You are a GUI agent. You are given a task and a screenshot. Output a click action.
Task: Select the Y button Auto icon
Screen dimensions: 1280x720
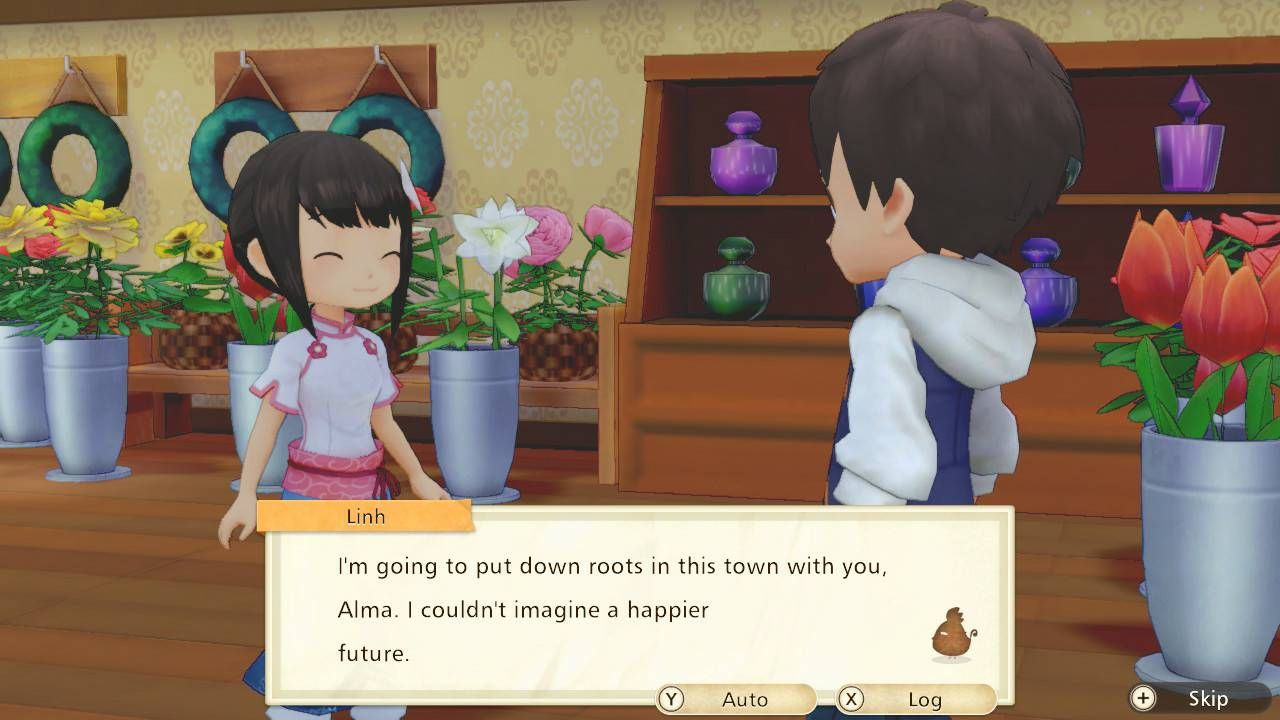tap(669, 700)
